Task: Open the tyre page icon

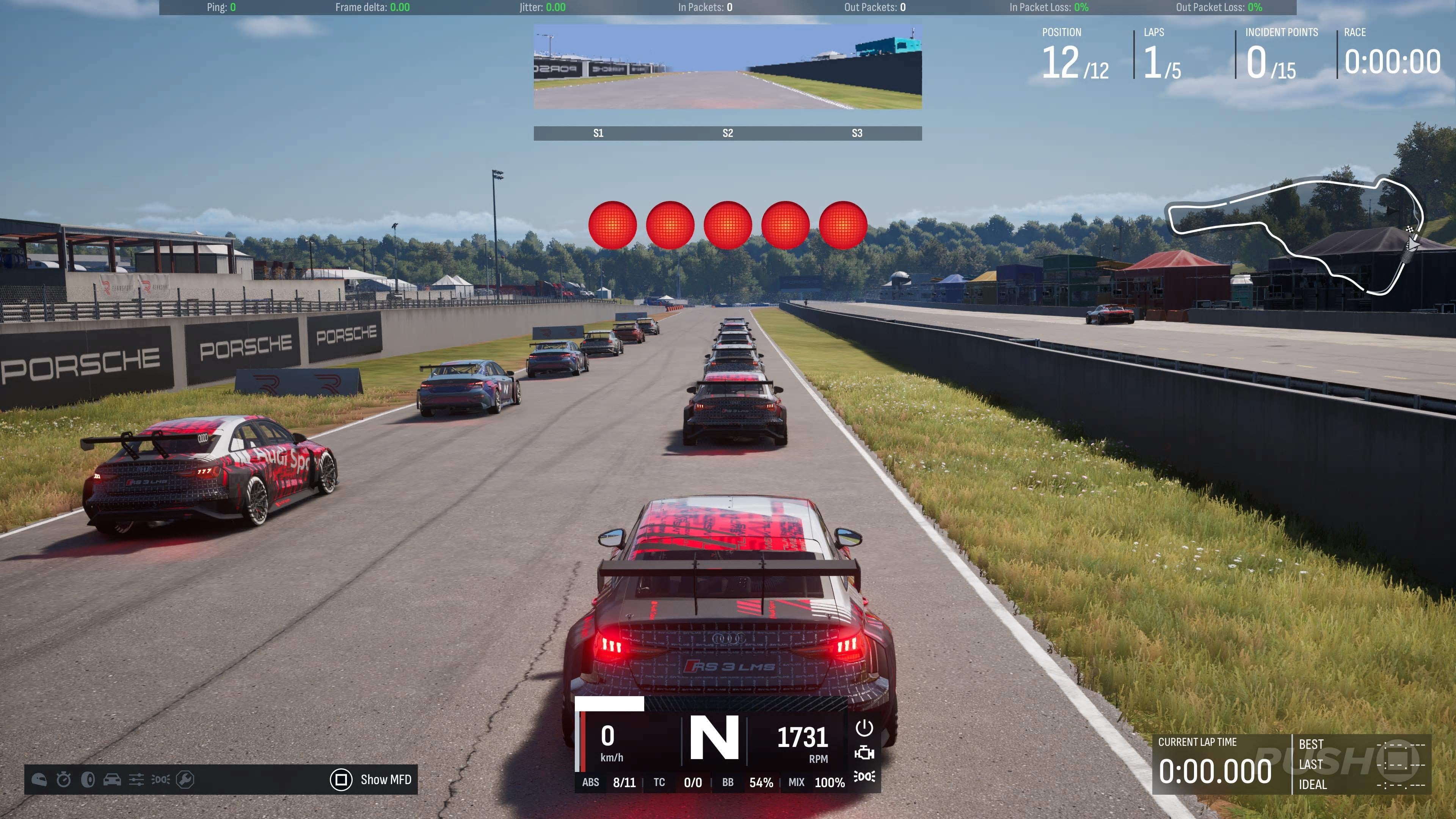Action: click(88, 780)
